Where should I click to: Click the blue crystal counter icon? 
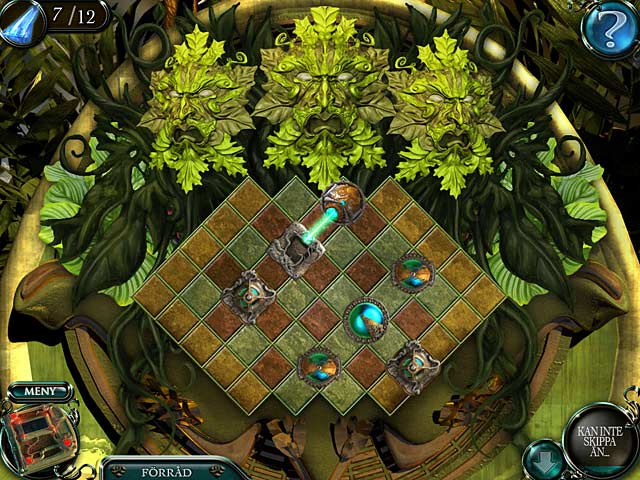[x=22, y=18]
